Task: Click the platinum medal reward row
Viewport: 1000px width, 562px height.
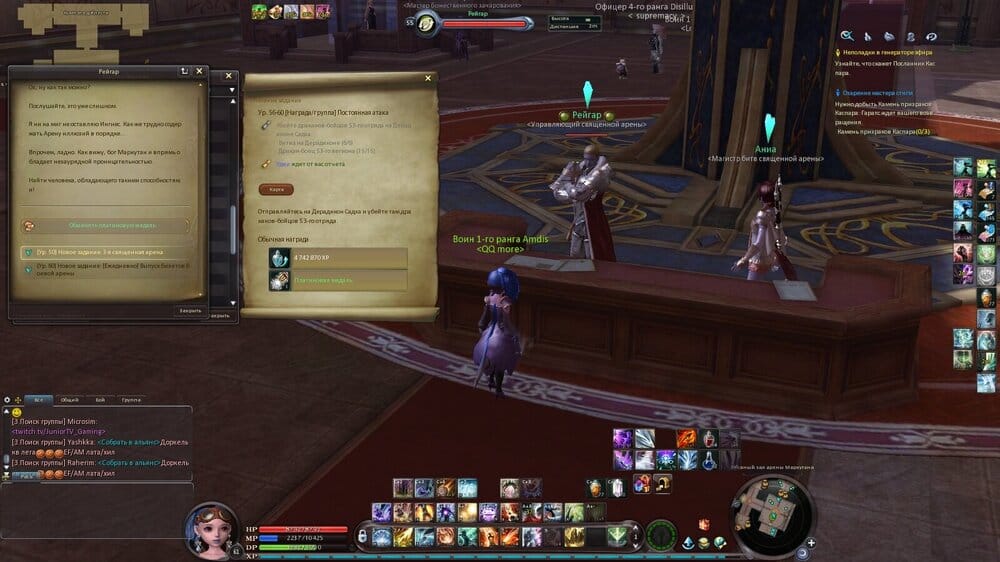Action: coord(336,281)
